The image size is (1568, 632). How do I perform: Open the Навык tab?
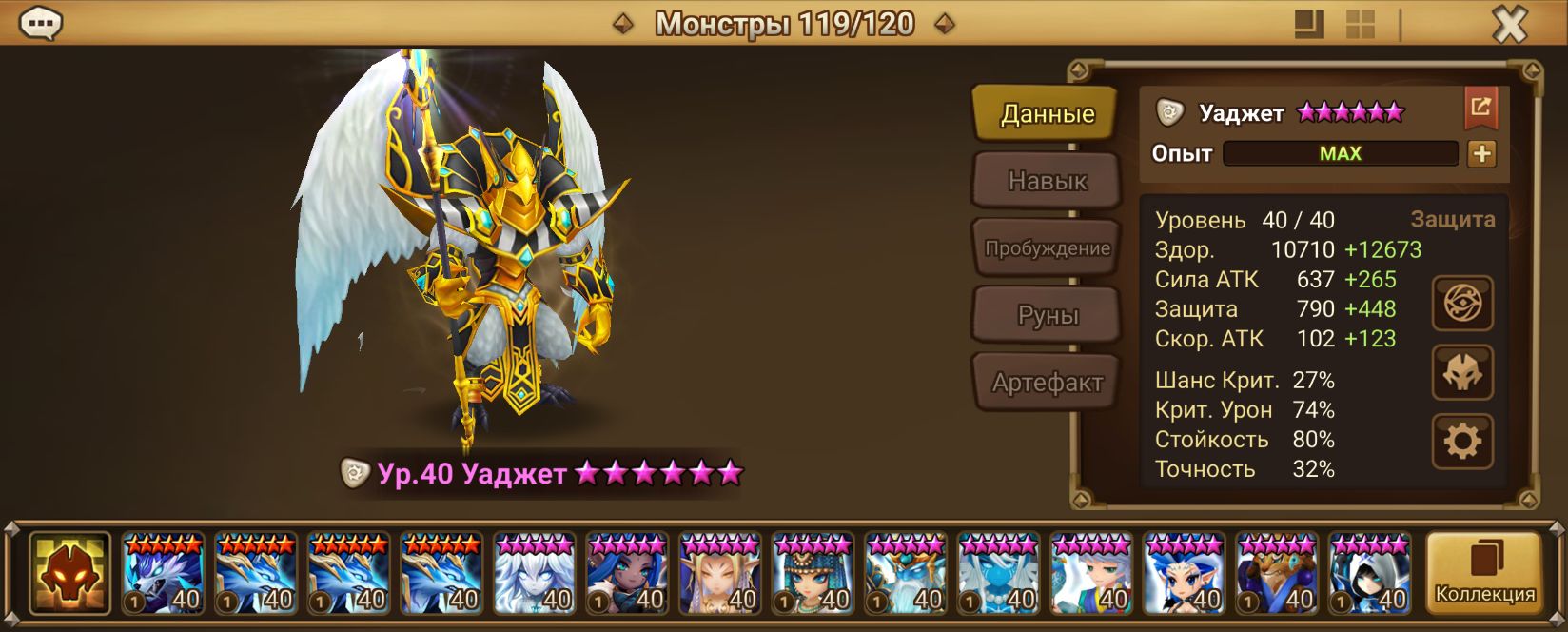coord(1047,181)
